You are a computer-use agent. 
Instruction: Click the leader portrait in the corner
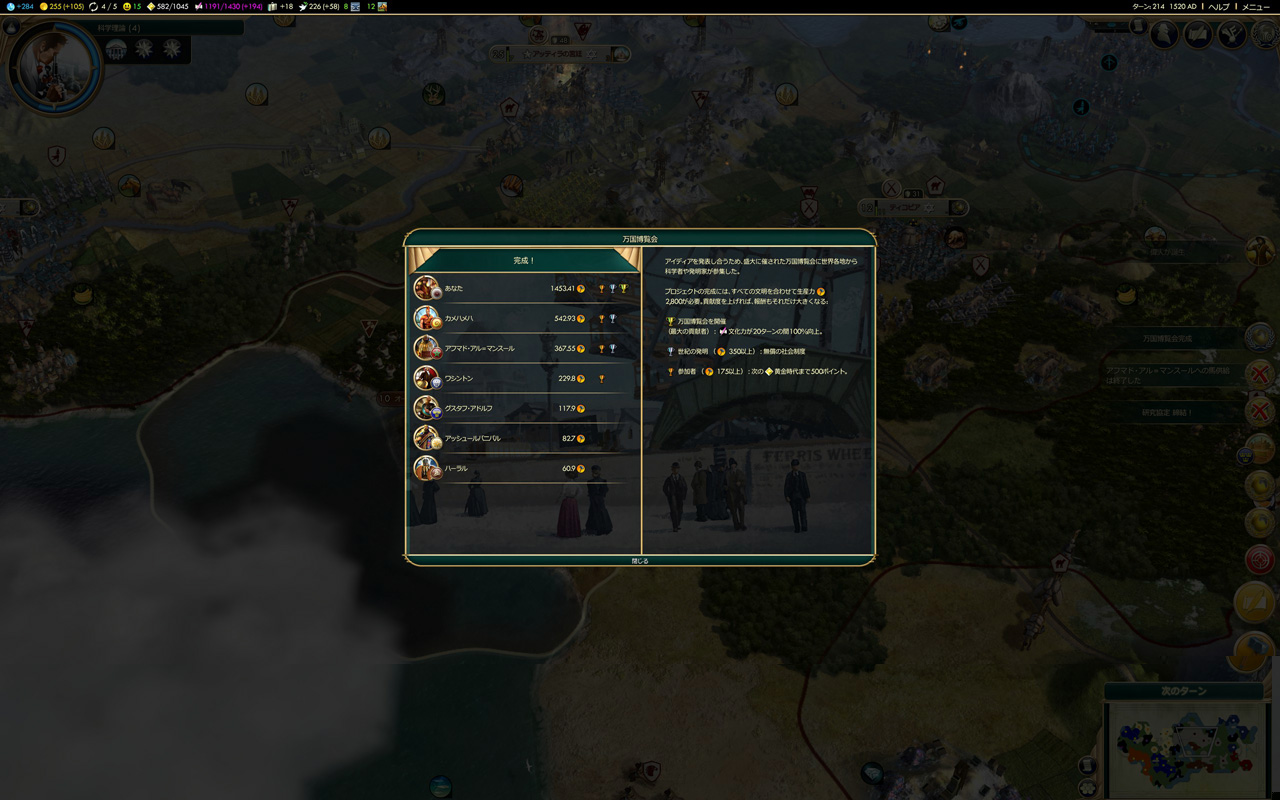tap(53, 66)
